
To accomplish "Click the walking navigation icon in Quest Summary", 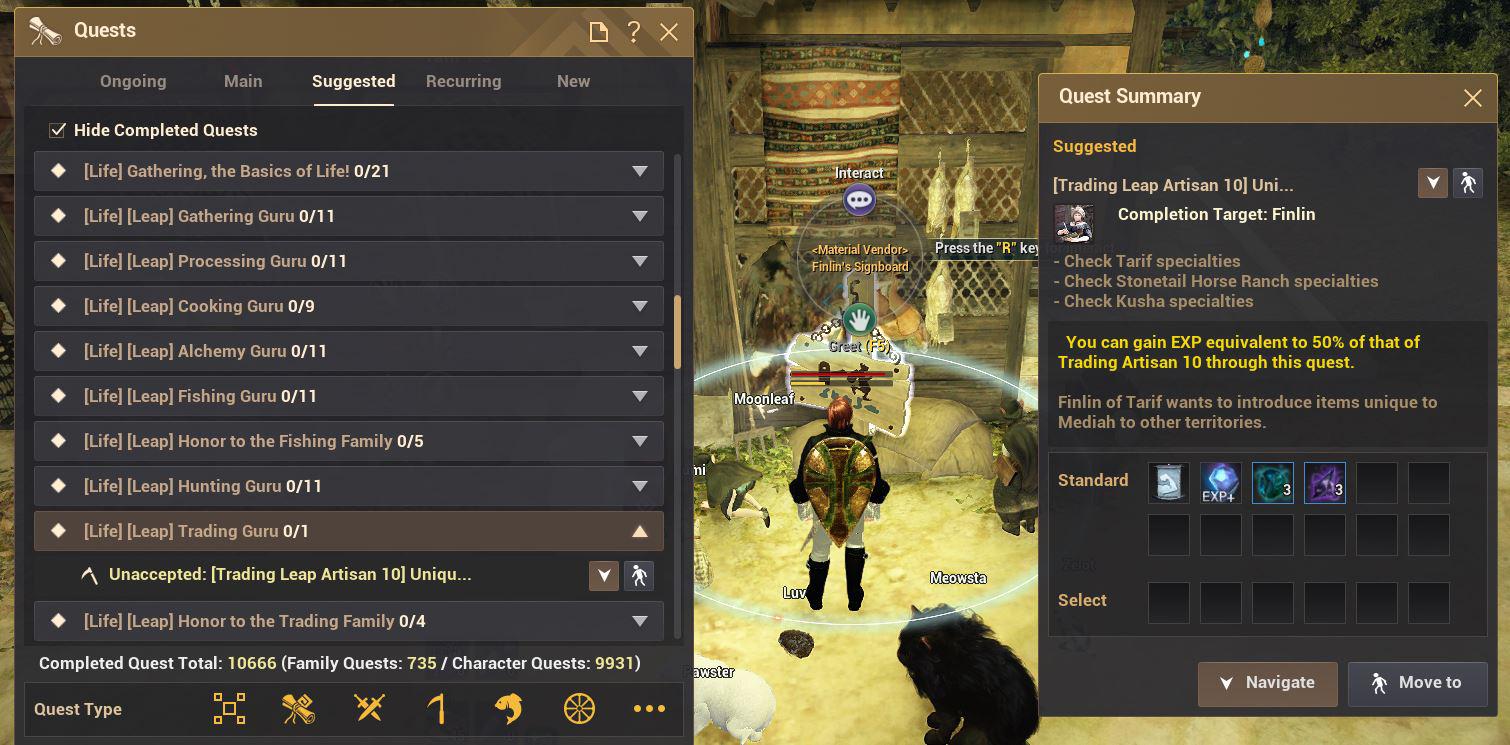I will [x=1469, y=183].
